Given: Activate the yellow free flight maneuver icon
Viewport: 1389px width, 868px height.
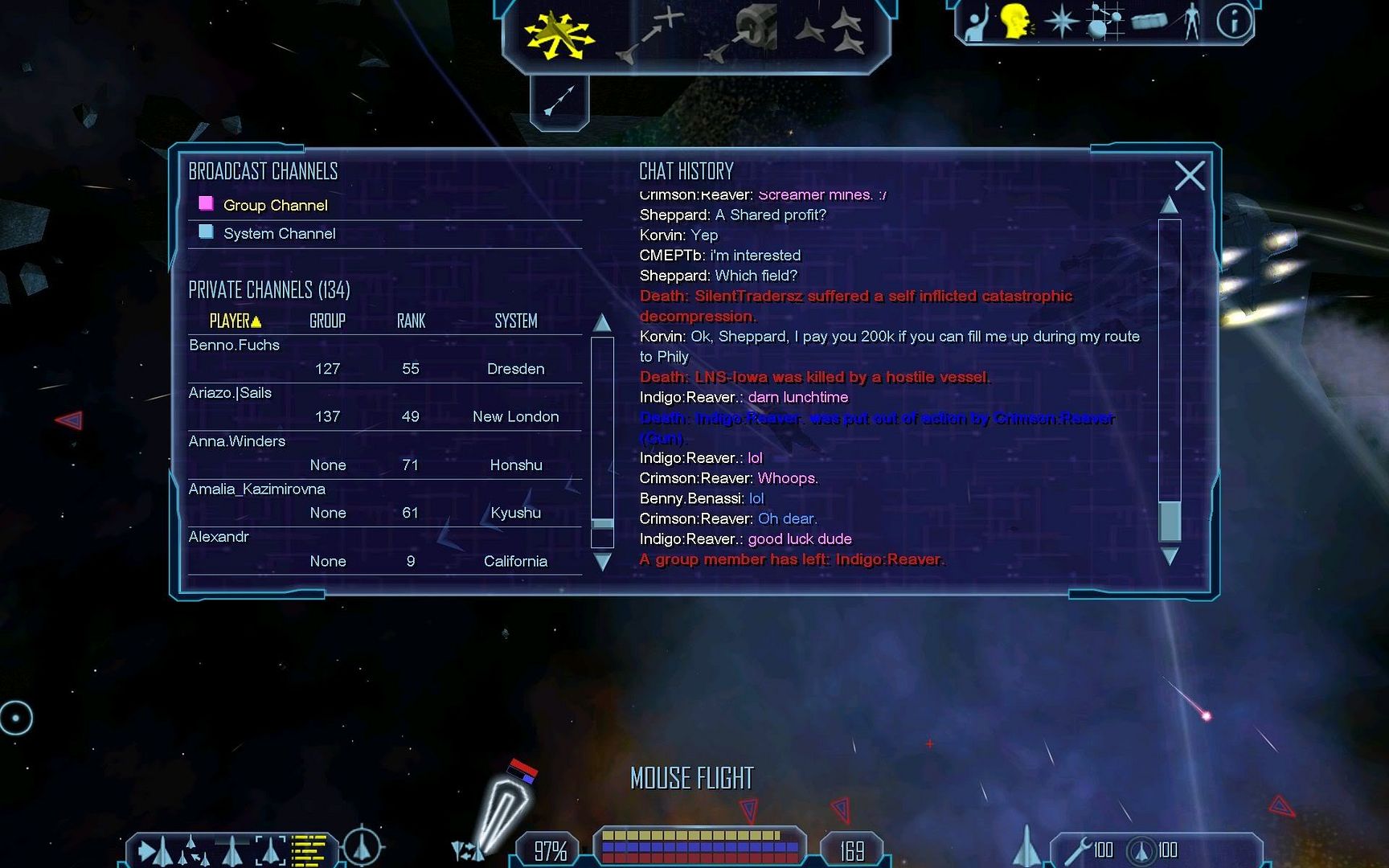Looking at the screenshot, I should [x=559, y=35].
